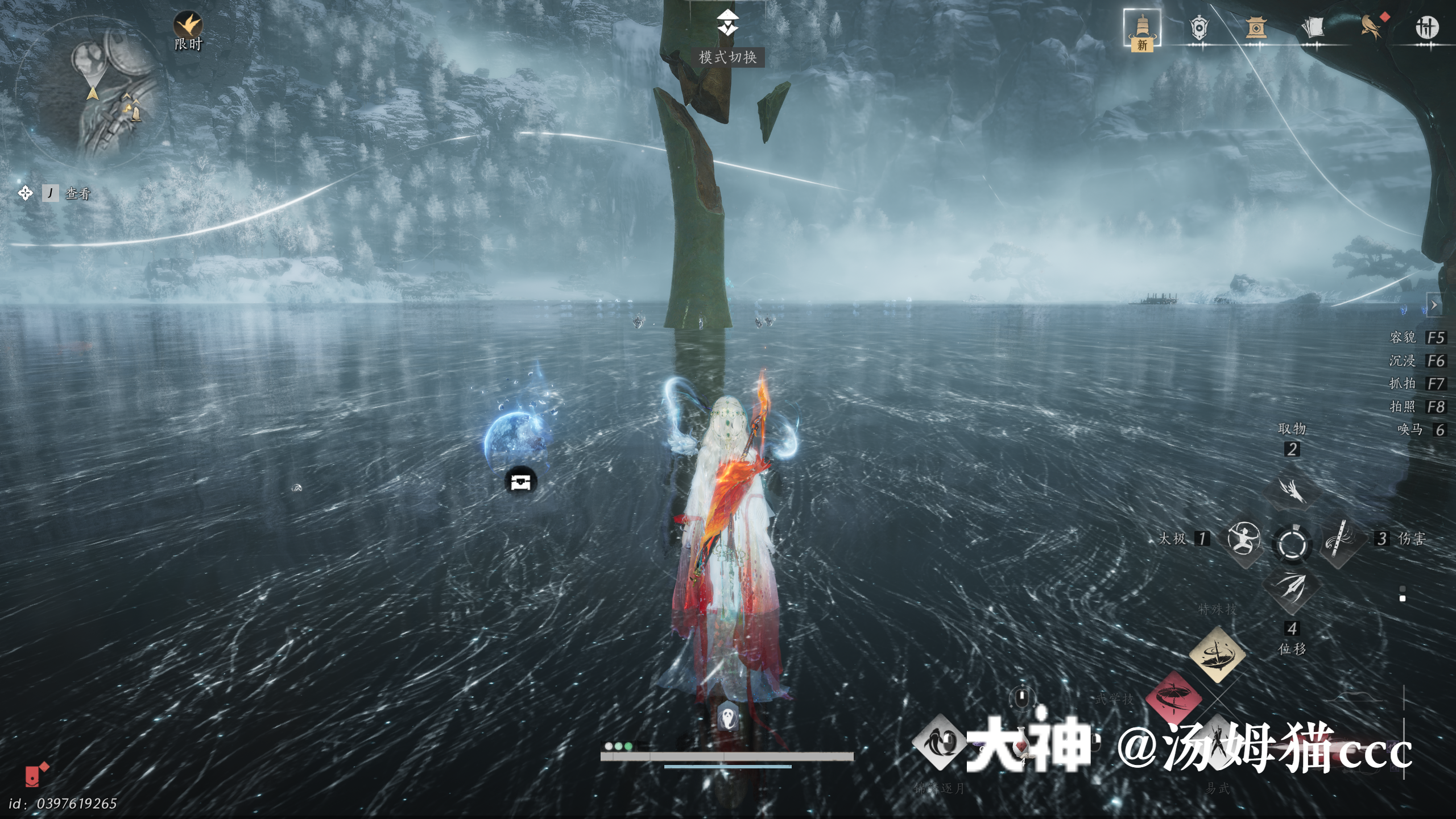This screenshot has width=1456, height=819.
Task: Open the stacked cards icon
Action: [1312, 28]
